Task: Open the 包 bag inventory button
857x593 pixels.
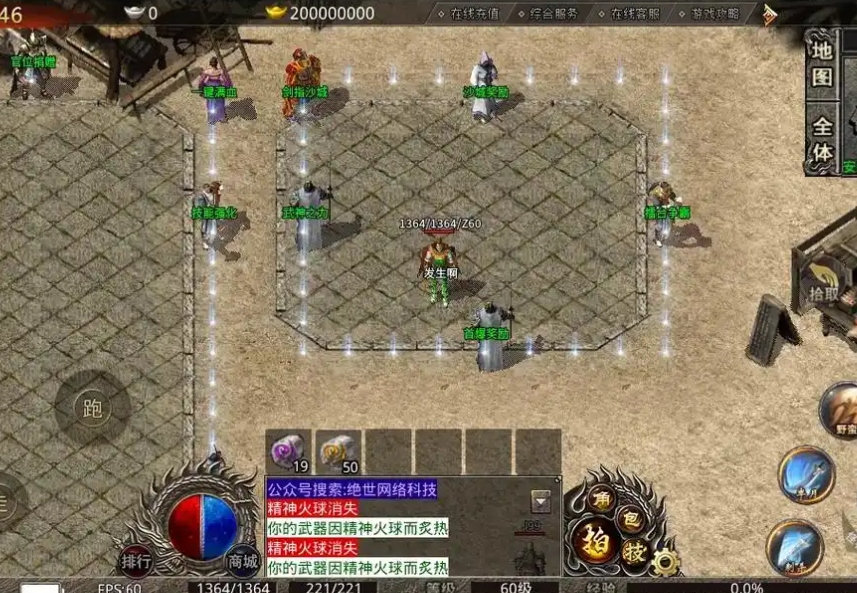Action: [631, 518]
